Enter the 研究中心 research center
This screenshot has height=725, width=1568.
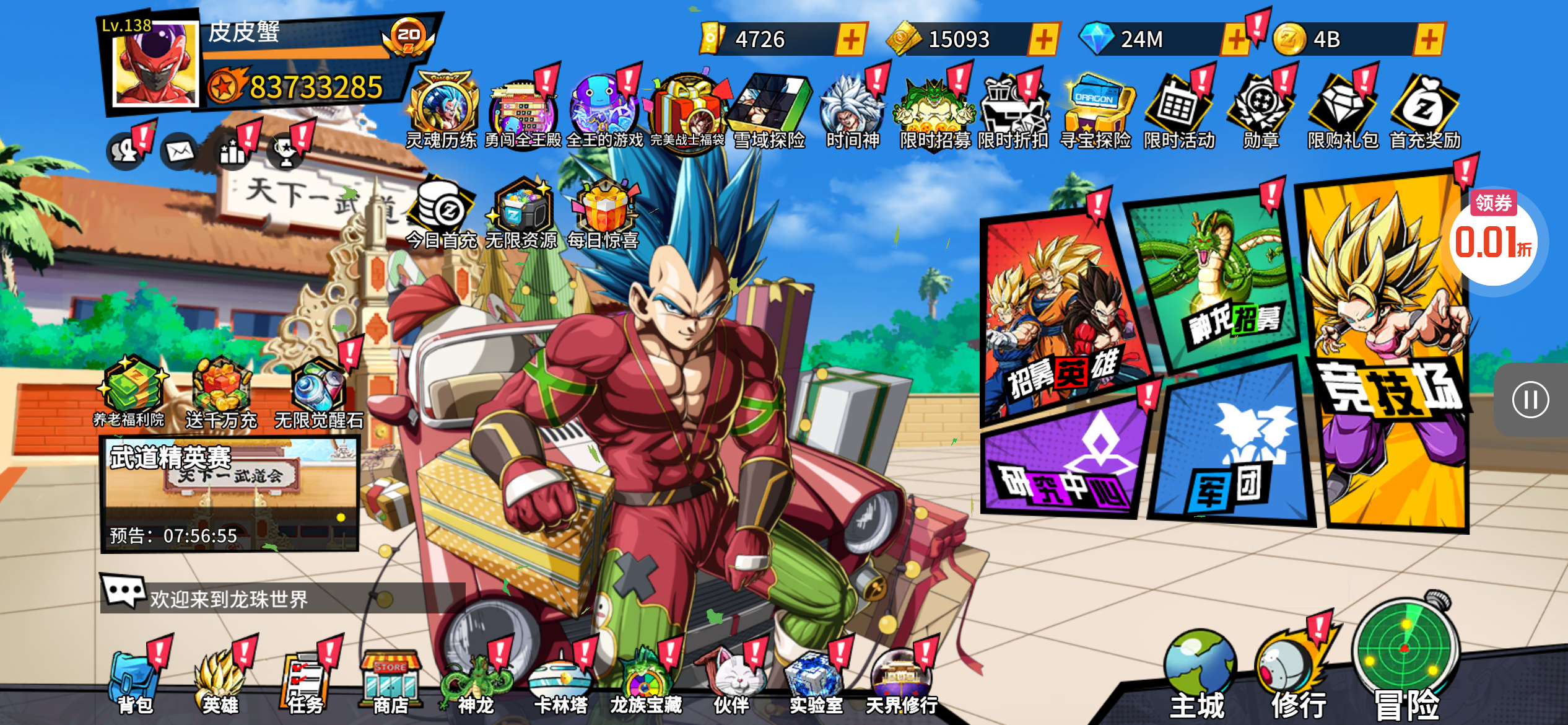(1065, 462)
